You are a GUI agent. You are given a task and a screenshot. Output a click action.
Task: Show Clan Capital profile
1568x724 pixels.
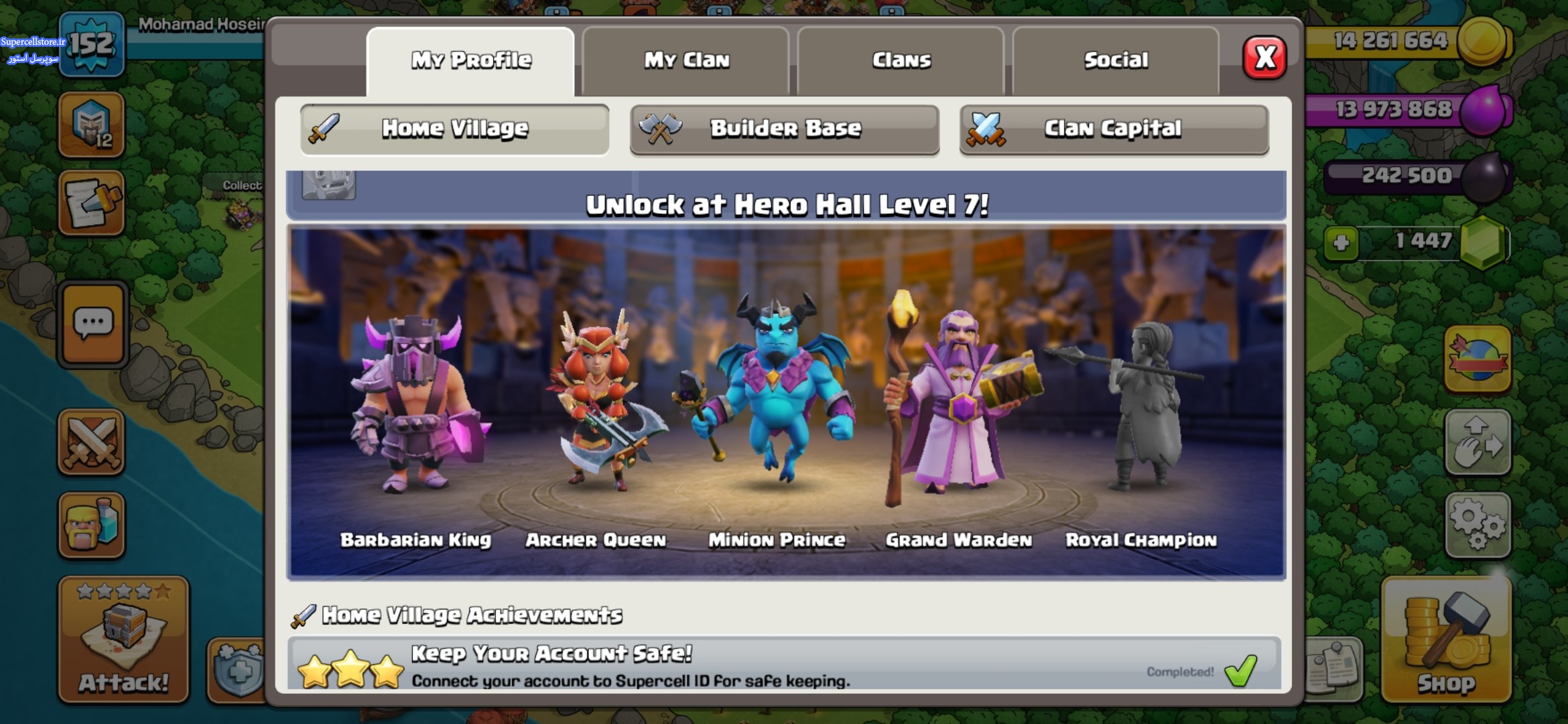[x=1114, y=129]
